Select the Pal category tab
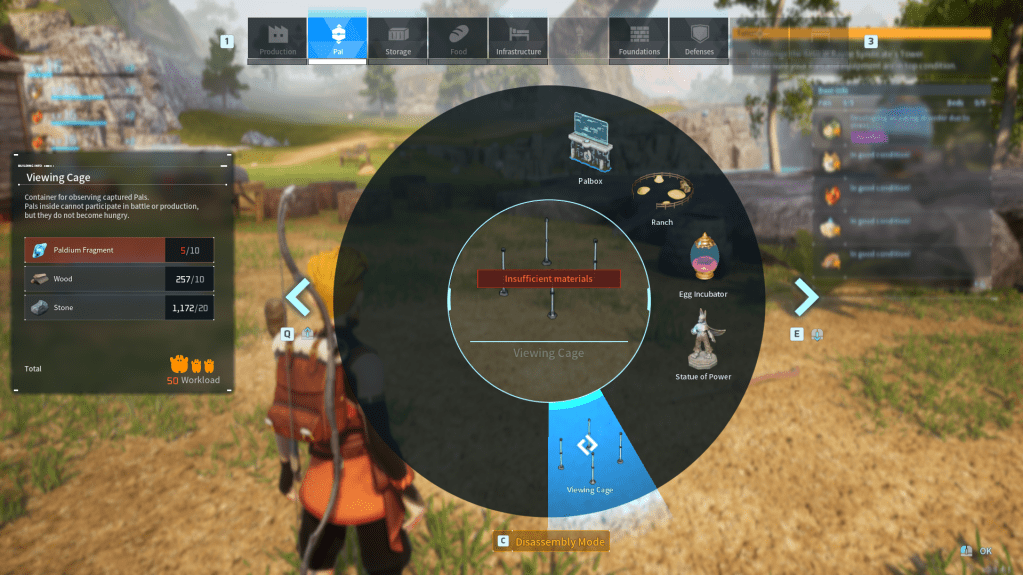 coord(337,40)
